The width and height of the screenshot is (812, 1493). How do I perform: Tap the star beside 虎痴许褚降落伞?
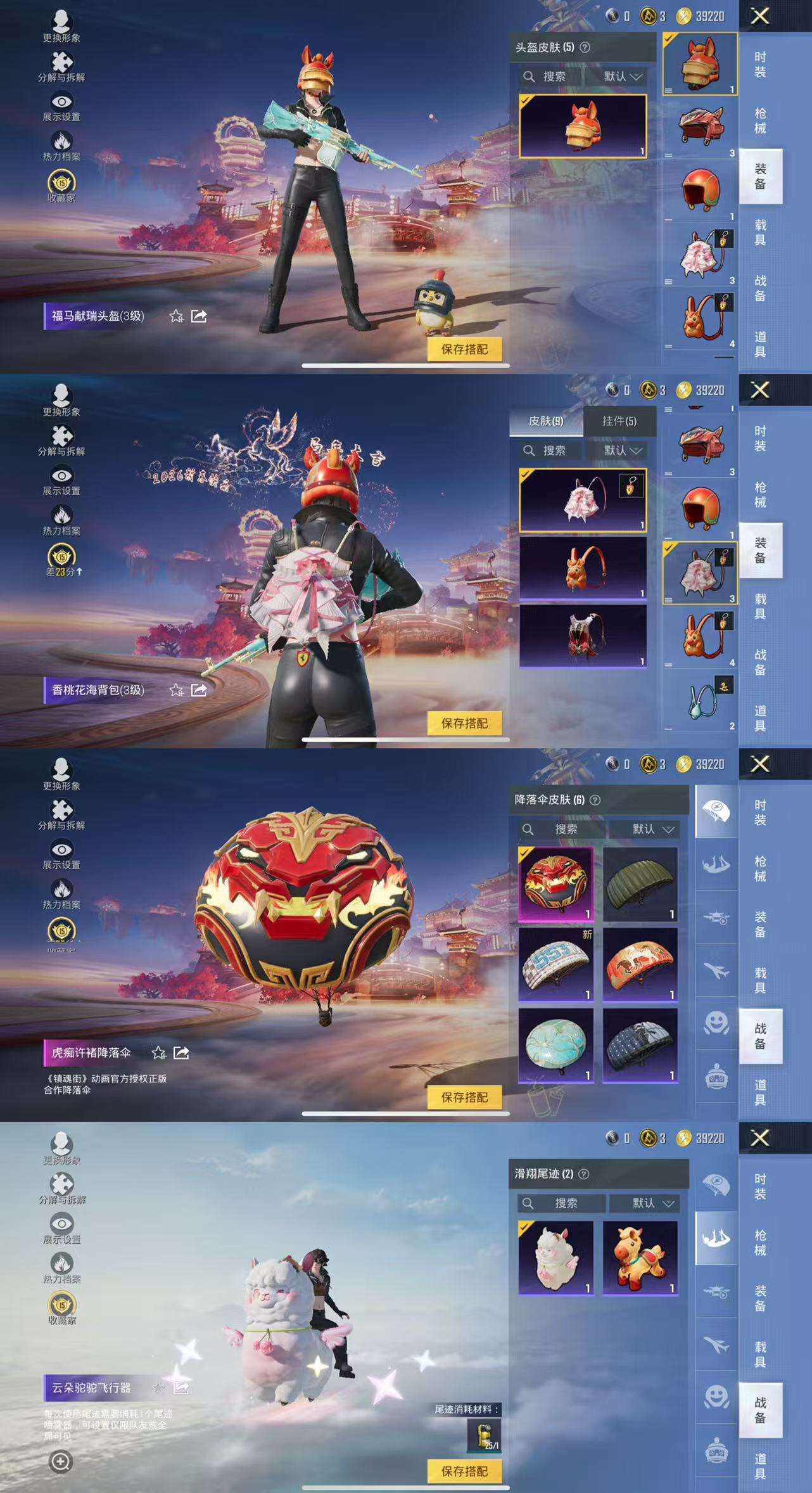coord(158,1053)
